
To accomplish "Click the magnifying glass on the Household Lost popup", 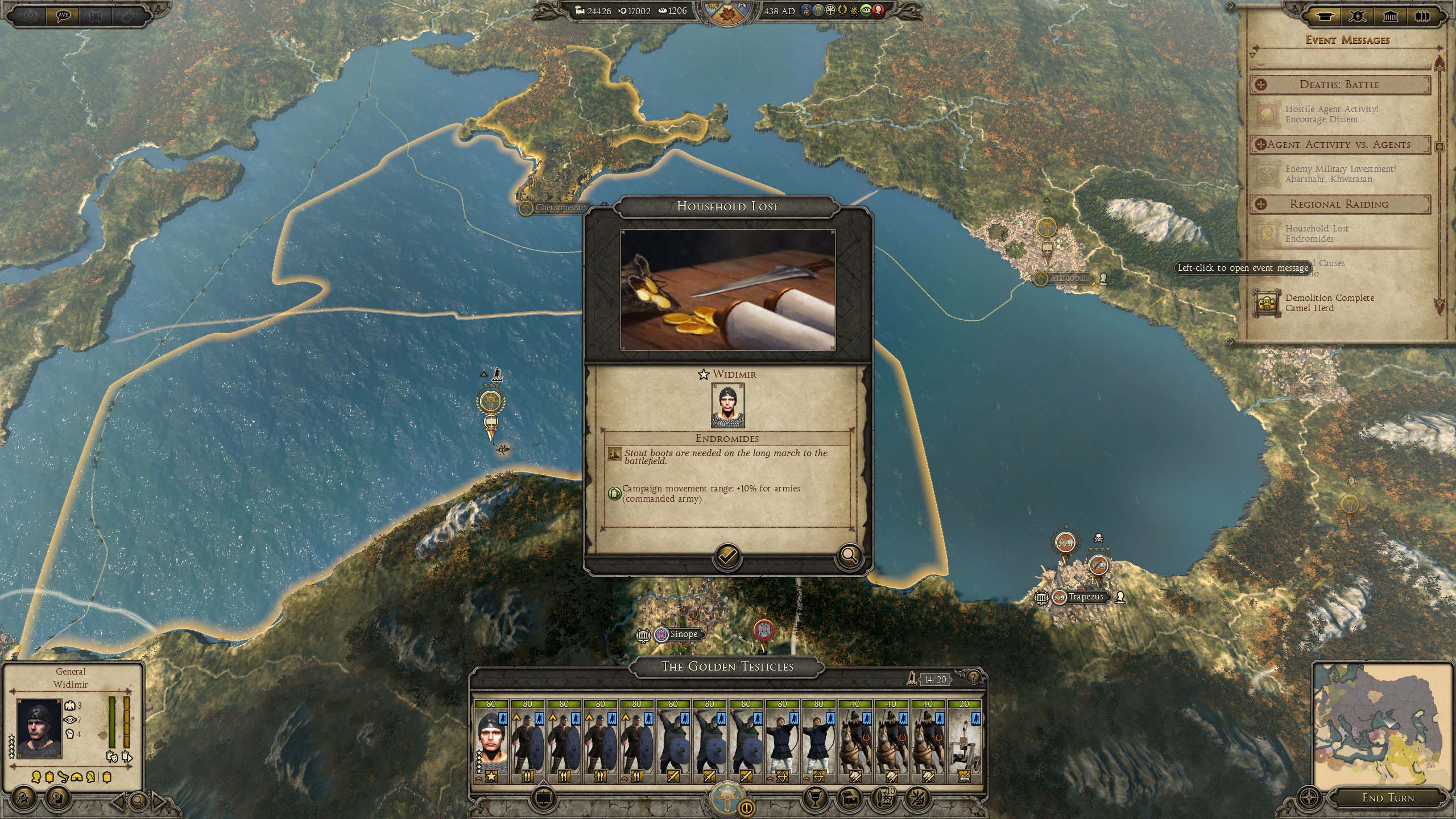I will click(849, 555).
